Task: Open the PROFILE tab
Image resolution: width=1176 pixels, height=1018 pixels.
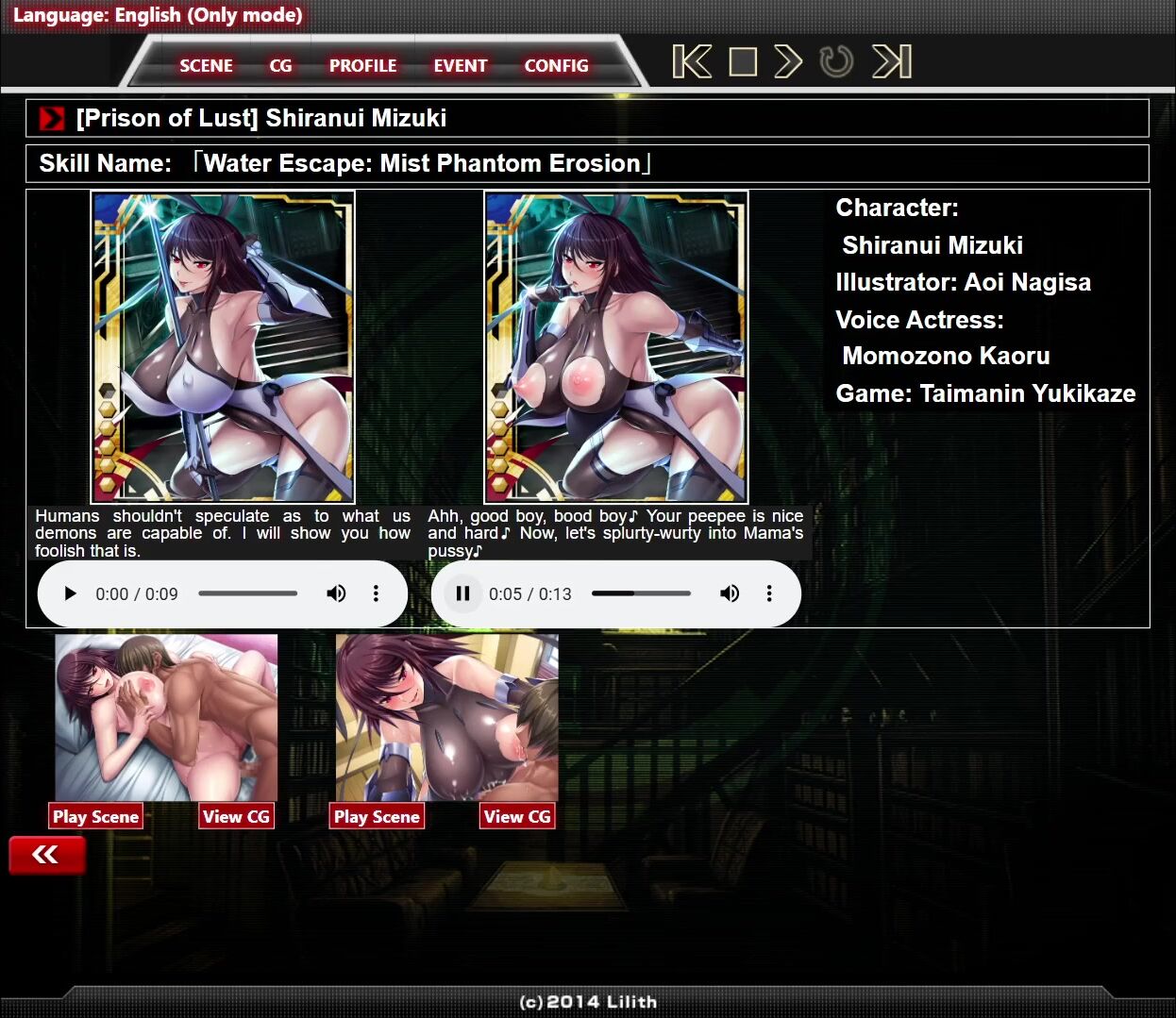Action: click(x=362, y=66)
